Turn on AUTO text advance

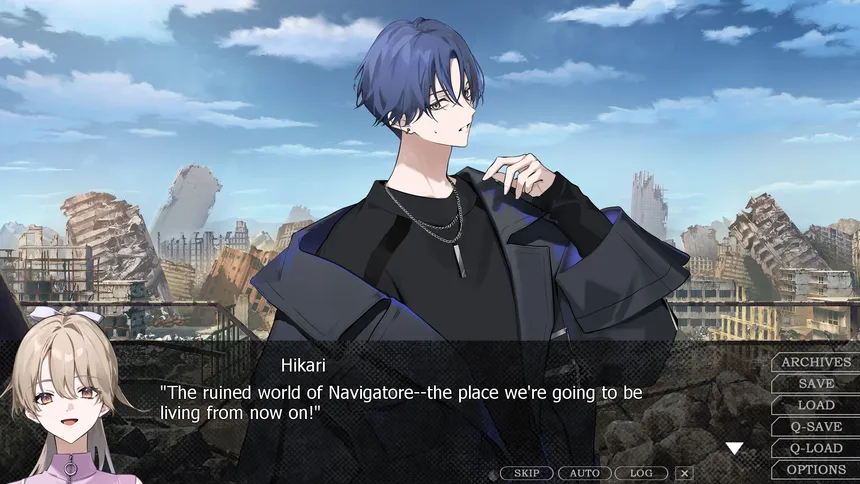[x=584, y=473]
